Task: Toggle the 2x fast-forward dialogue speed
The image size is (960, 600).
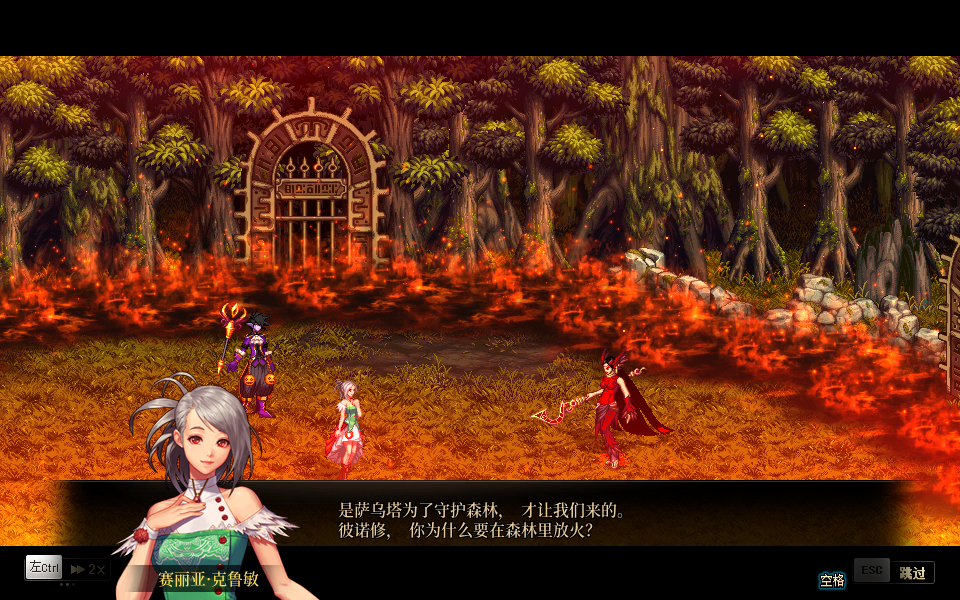Action: coord(88,569)
